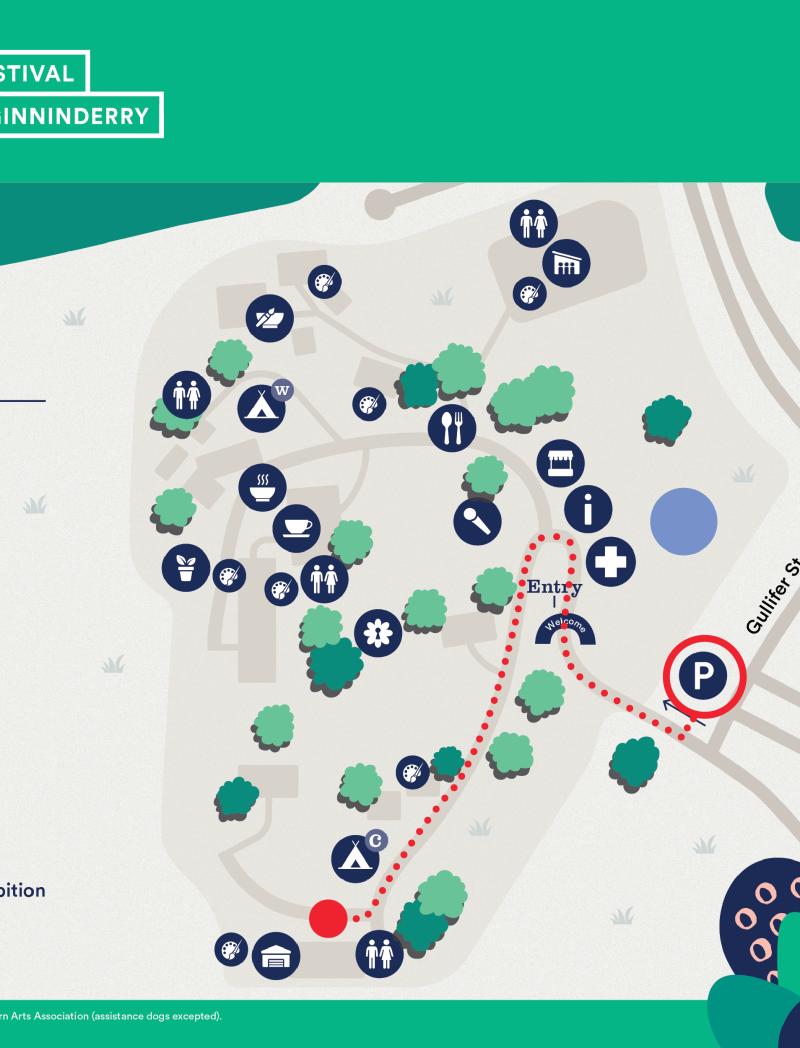Image resolution: width=800 pixels, height=1048 pixels.
Task: Choose the brush and bowl marker
Action: (x=270, y=318)
